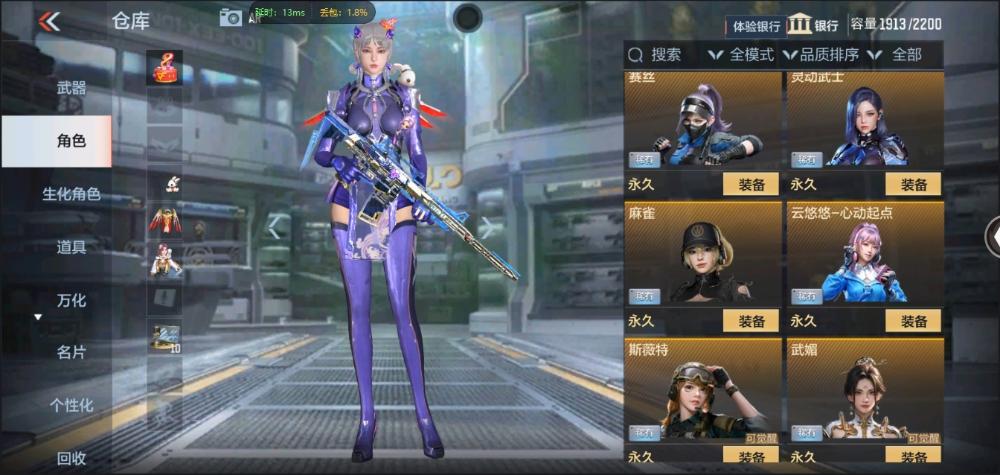Open the 道具 items tab
1000x475 pixels.
tap(71, 247)
